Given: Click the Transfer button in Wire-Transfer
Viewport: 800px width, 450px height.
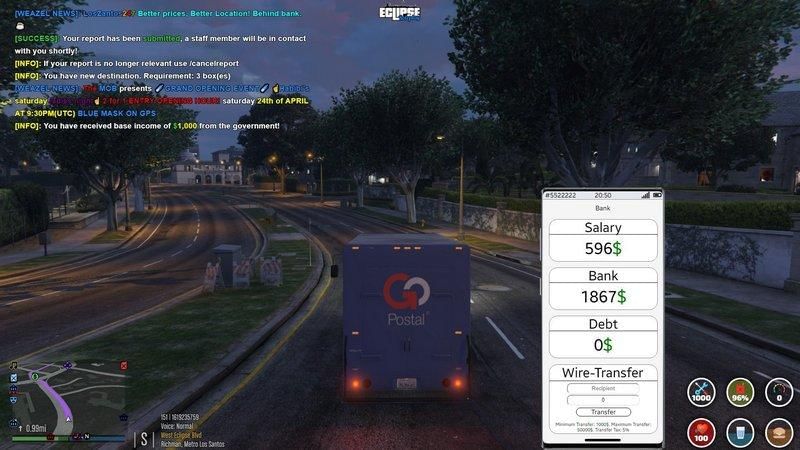Looking at the screenshot, I should [603, 411].
